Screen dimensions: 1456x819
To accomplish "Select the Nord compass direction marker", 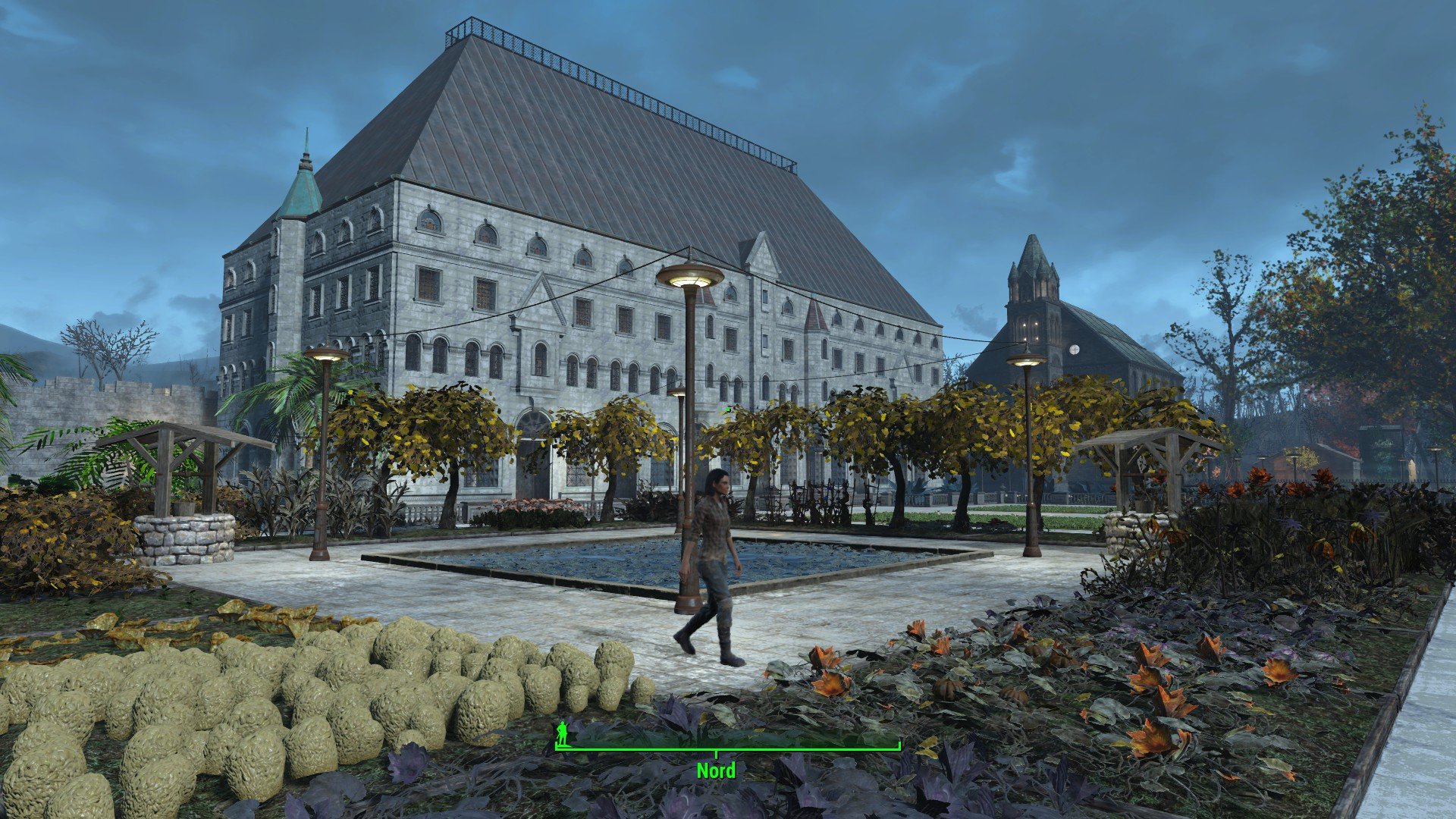I will coord(716,770).
